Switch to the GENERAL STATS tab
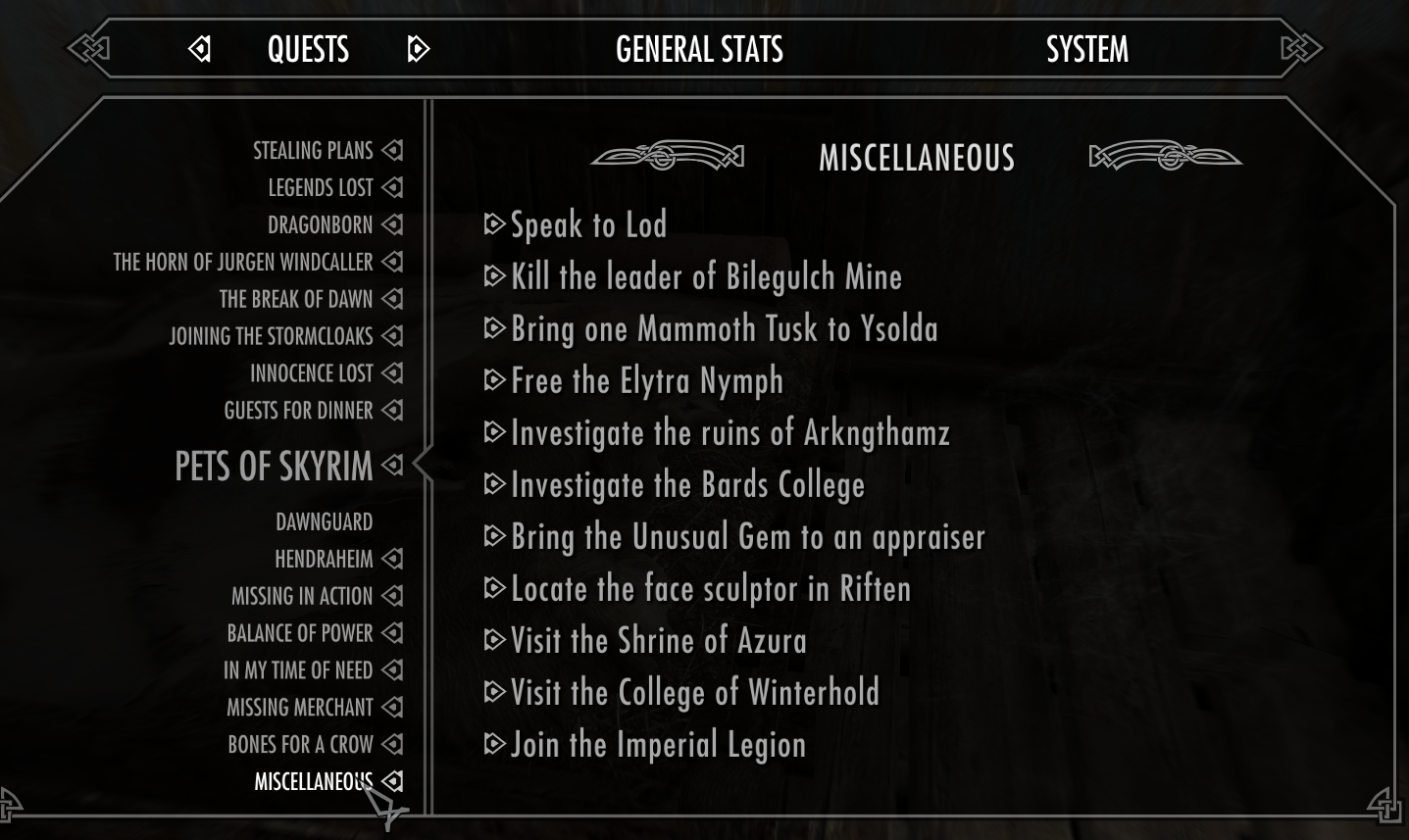Viewport: 1409px width, 840px height. 698,49
